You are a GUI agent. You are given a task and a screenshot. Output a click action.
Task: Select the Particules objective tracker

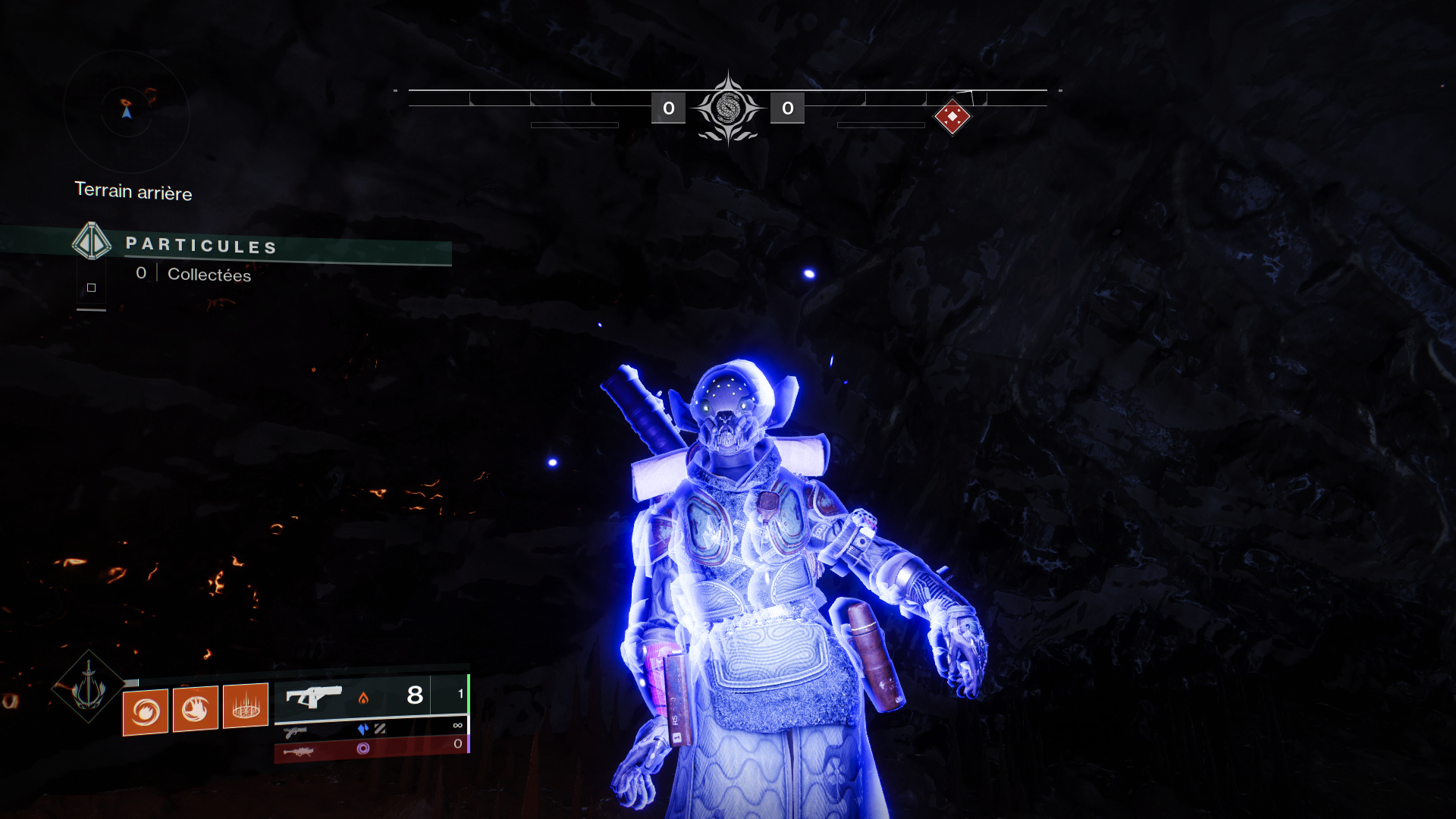200,245
